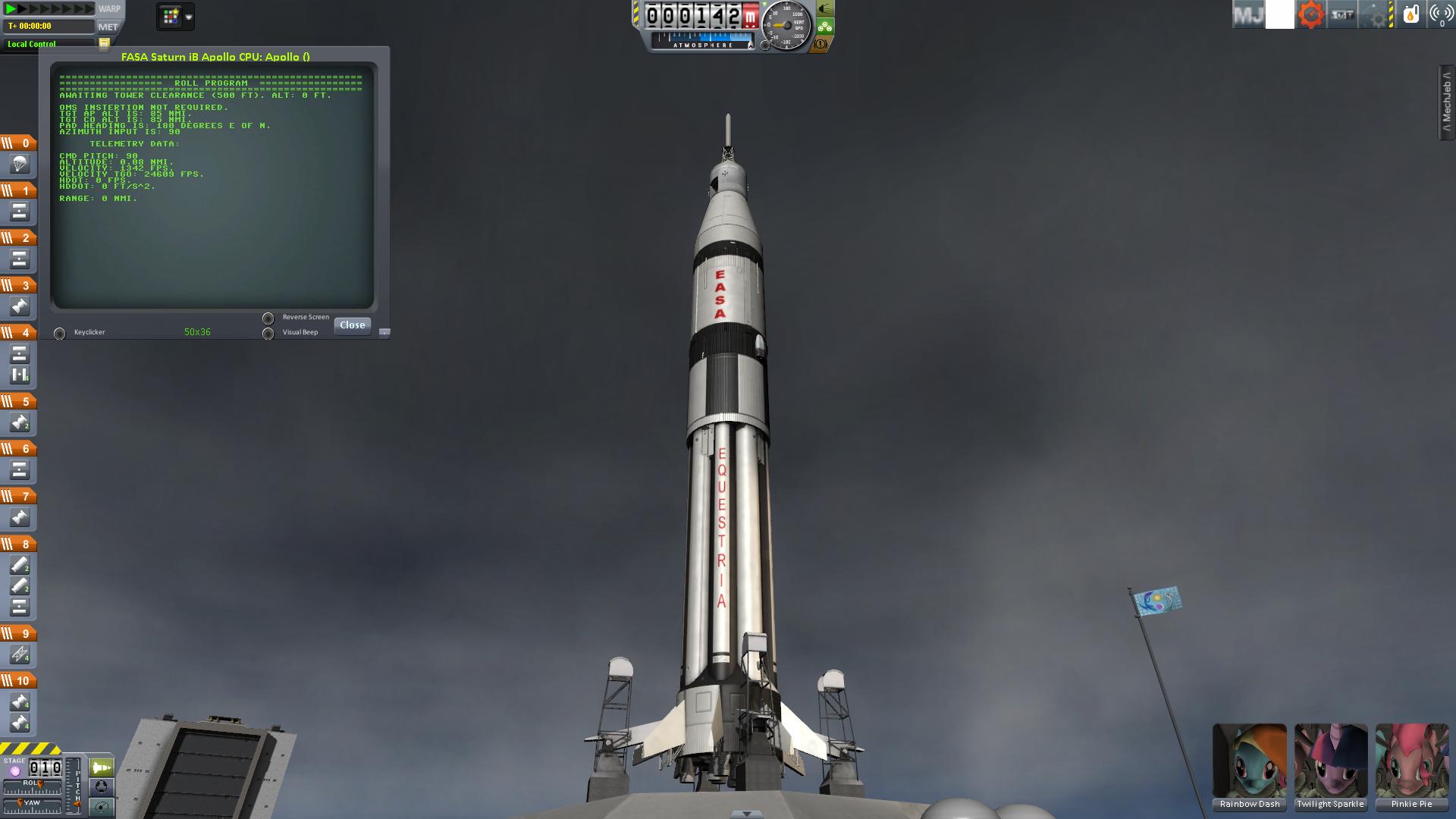The width and height of the screenshot is (1456, 819).
Task: Open the MJ toolbar button
Action: [1247, 15]
